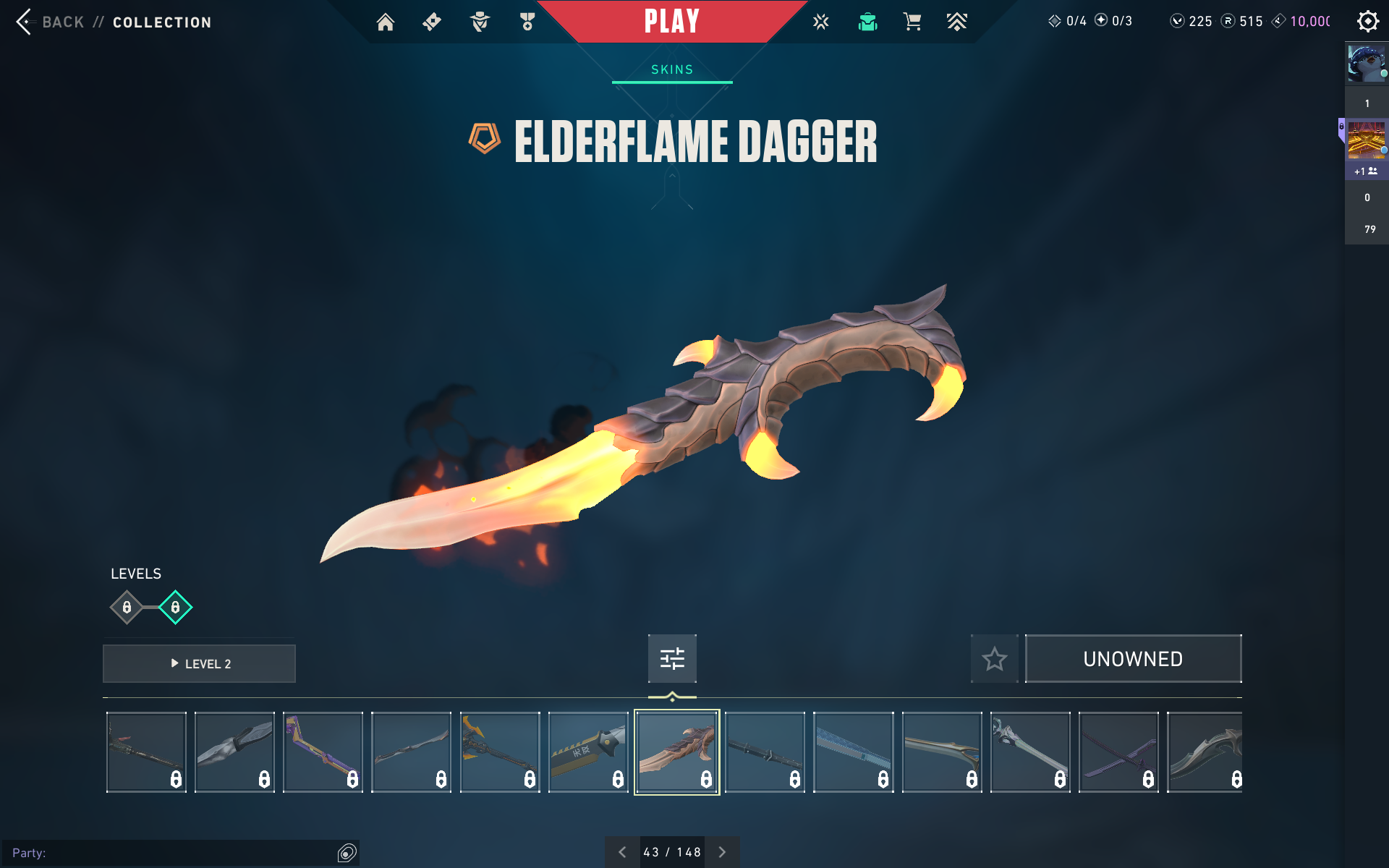This screenshot has height=868, width=1389.
Task: Open the store shopping cart
Action: 912,22
